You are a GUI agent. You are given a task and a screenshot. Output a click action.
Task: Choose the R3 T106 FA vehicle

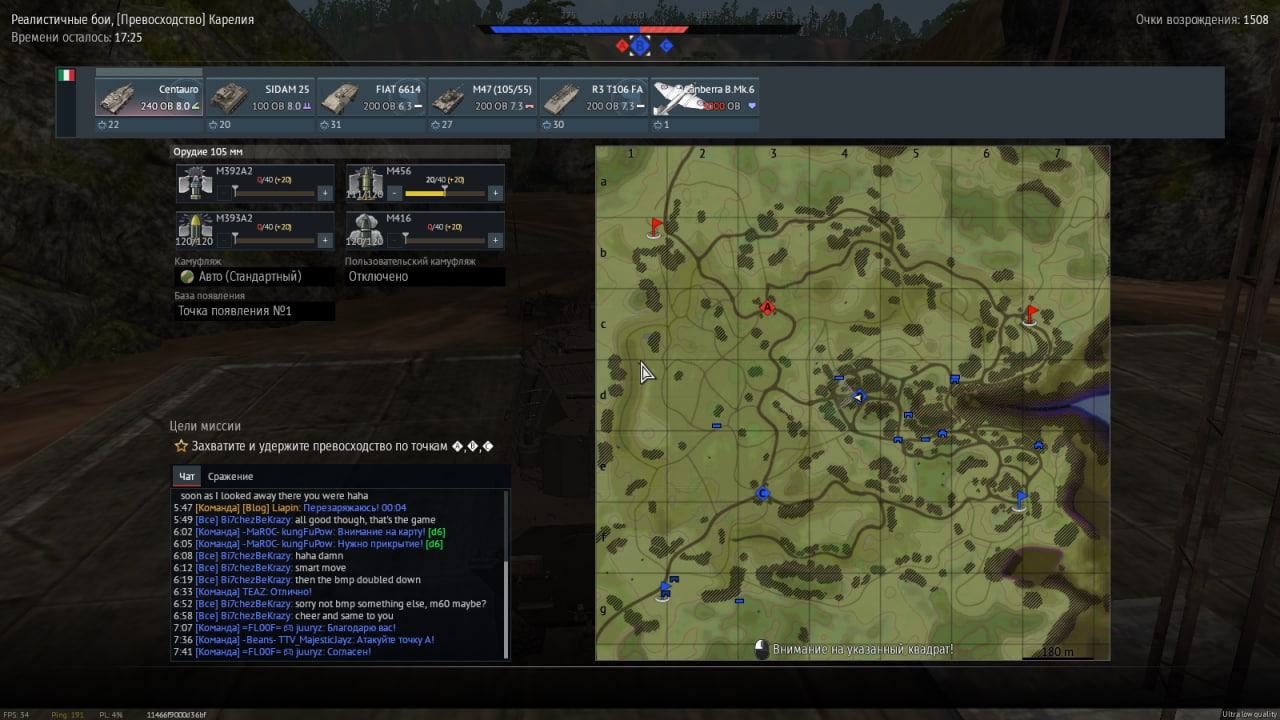pos(594,98)
